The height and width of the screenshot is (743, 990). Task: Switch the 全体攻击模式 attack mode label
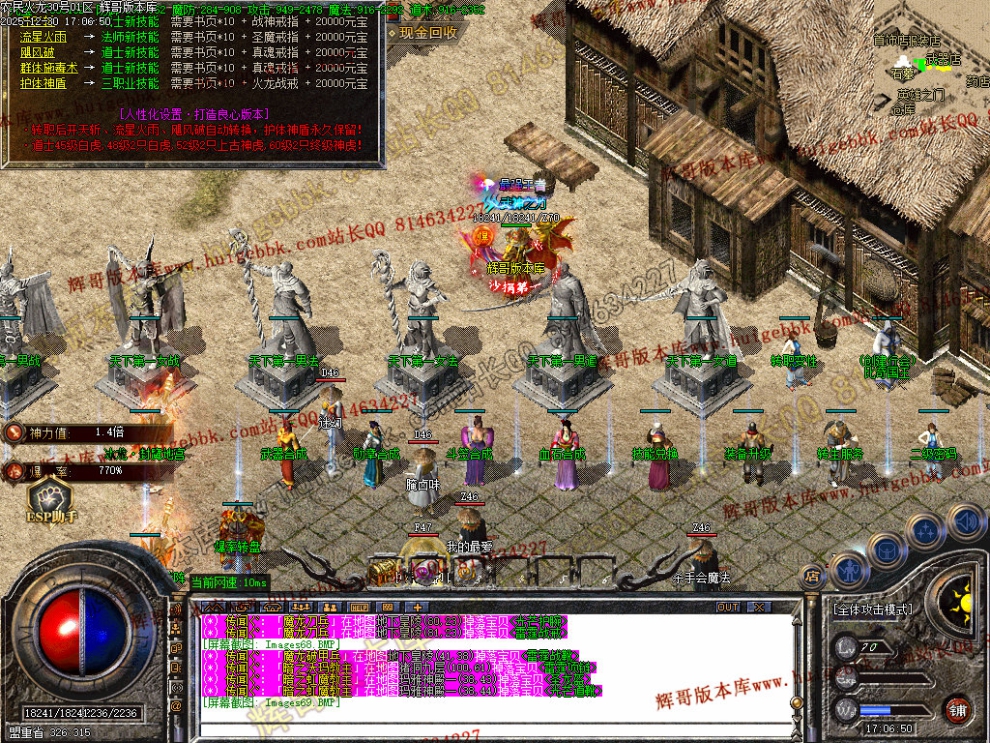pyautogui.click(x=871, y=608)
